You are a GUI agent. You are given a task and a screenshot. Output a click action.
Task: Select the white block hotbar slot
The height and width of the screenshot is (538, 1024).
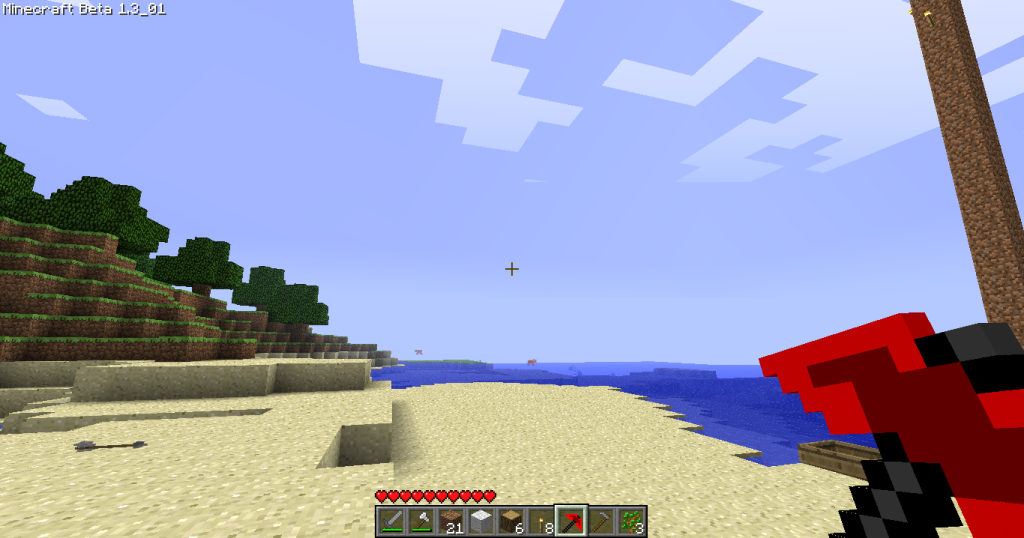click(481, 521)
